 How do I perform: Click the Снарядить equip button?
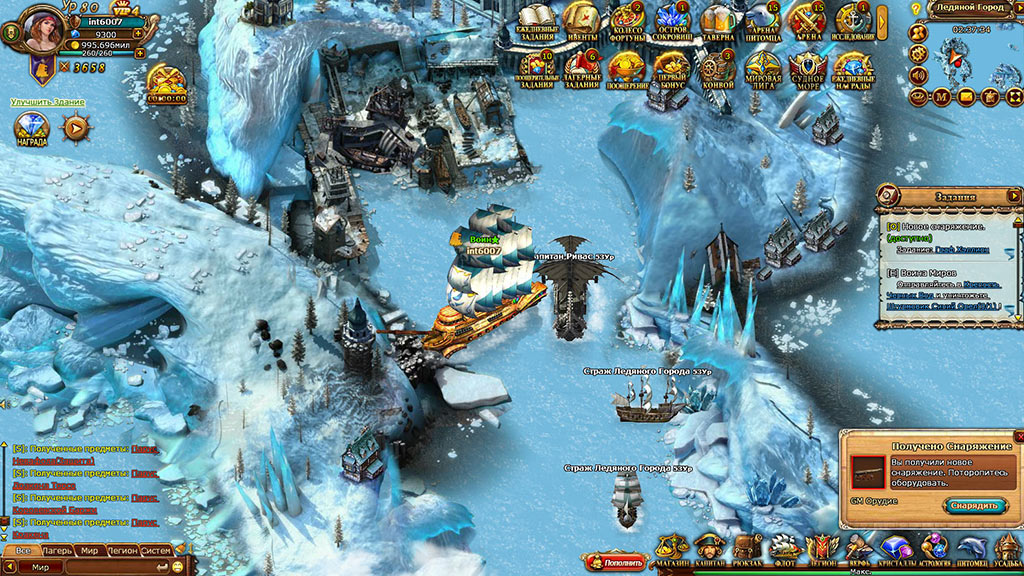[974, 505]
